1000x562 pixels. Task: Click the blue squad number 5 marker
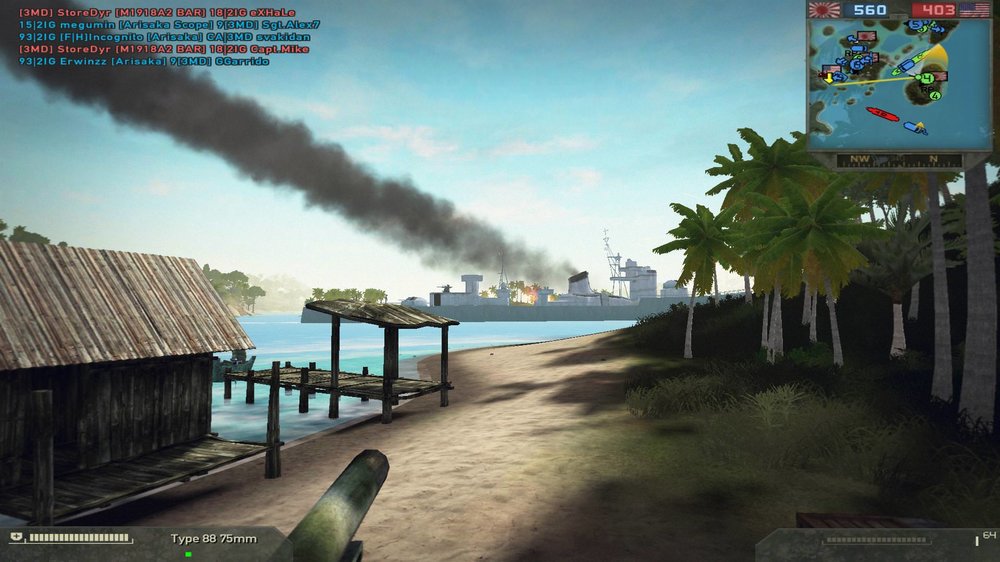(915, 25)
